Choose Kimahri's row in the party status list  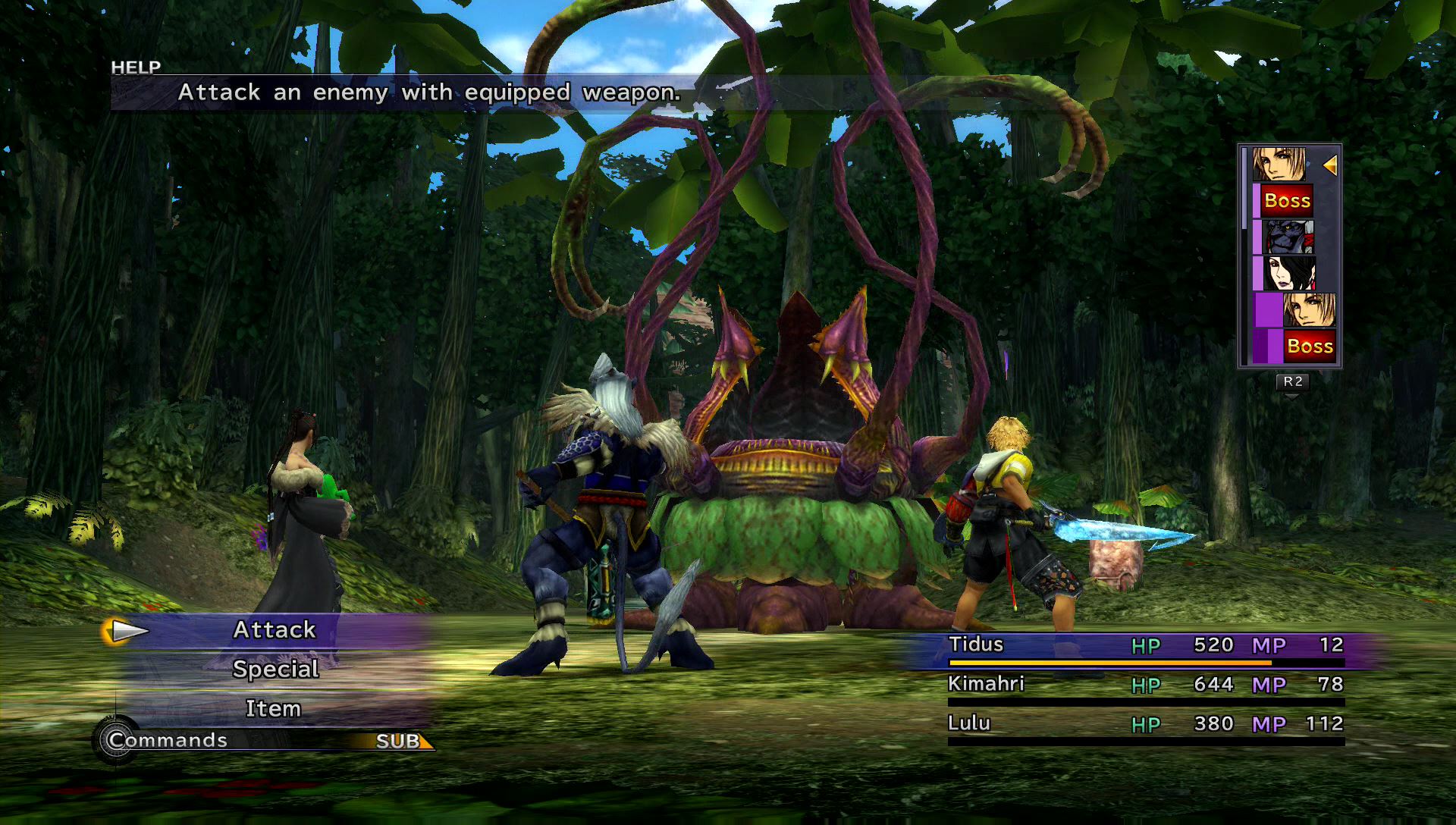point(1145,685)
